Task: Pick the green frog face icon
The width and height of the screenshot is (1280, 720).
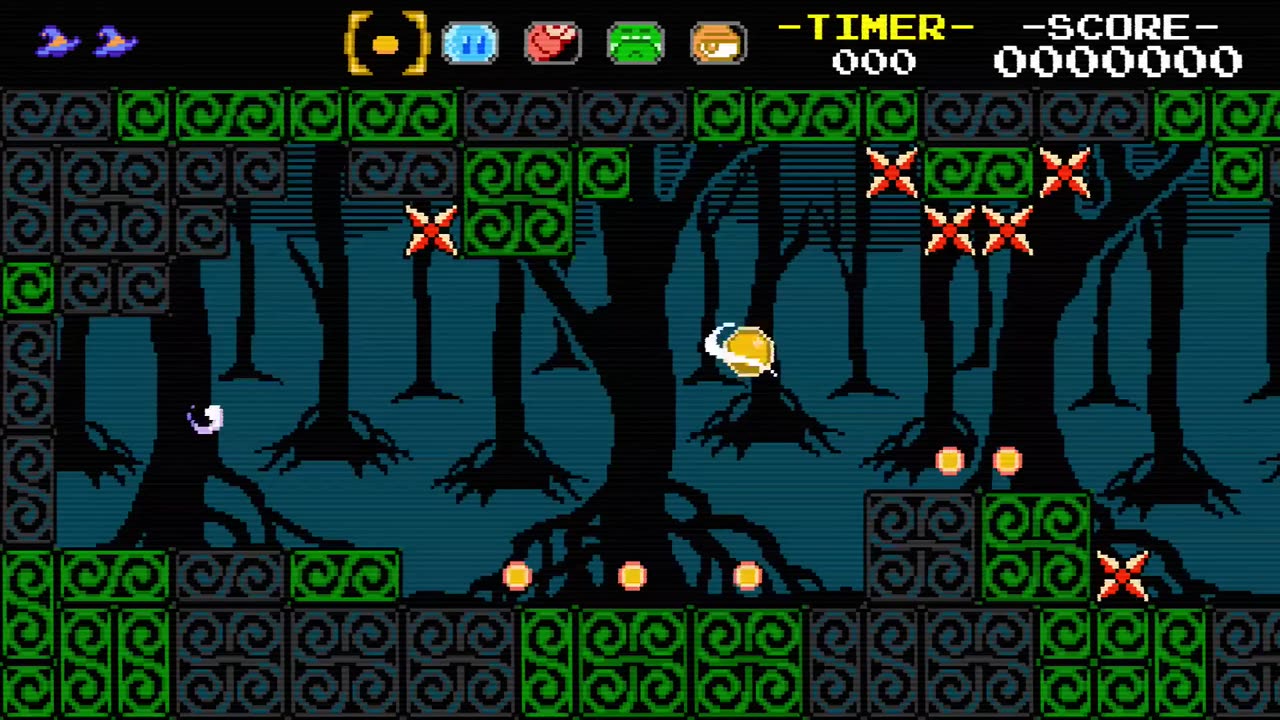Action: tap(635, 44)
